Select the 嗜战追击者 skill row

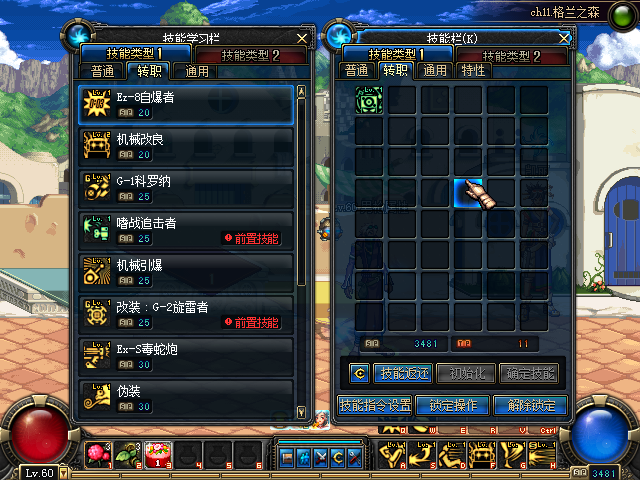pos(186,230)
